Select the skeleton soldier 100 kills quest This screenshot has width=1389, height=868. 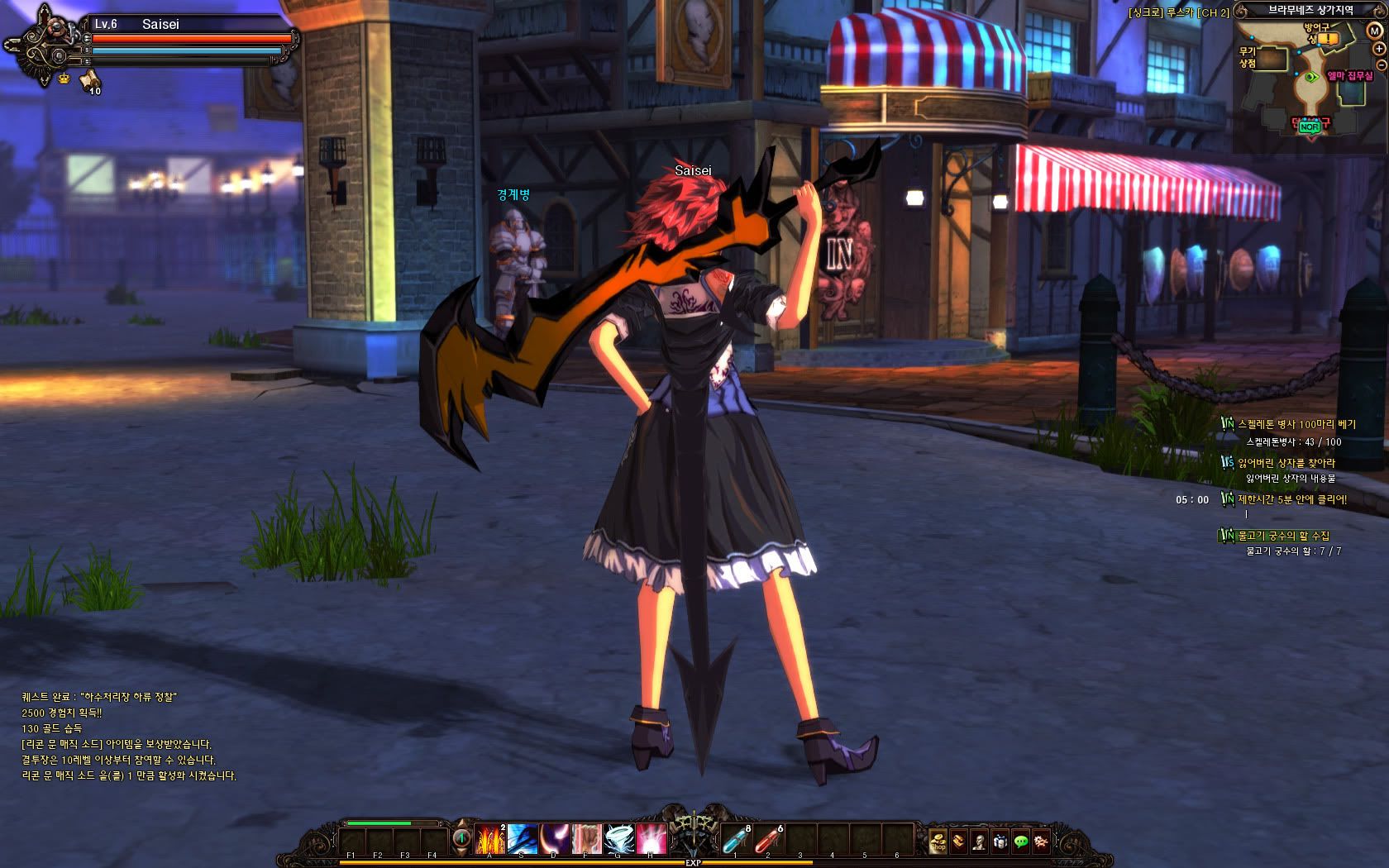tap(1296, 424)
